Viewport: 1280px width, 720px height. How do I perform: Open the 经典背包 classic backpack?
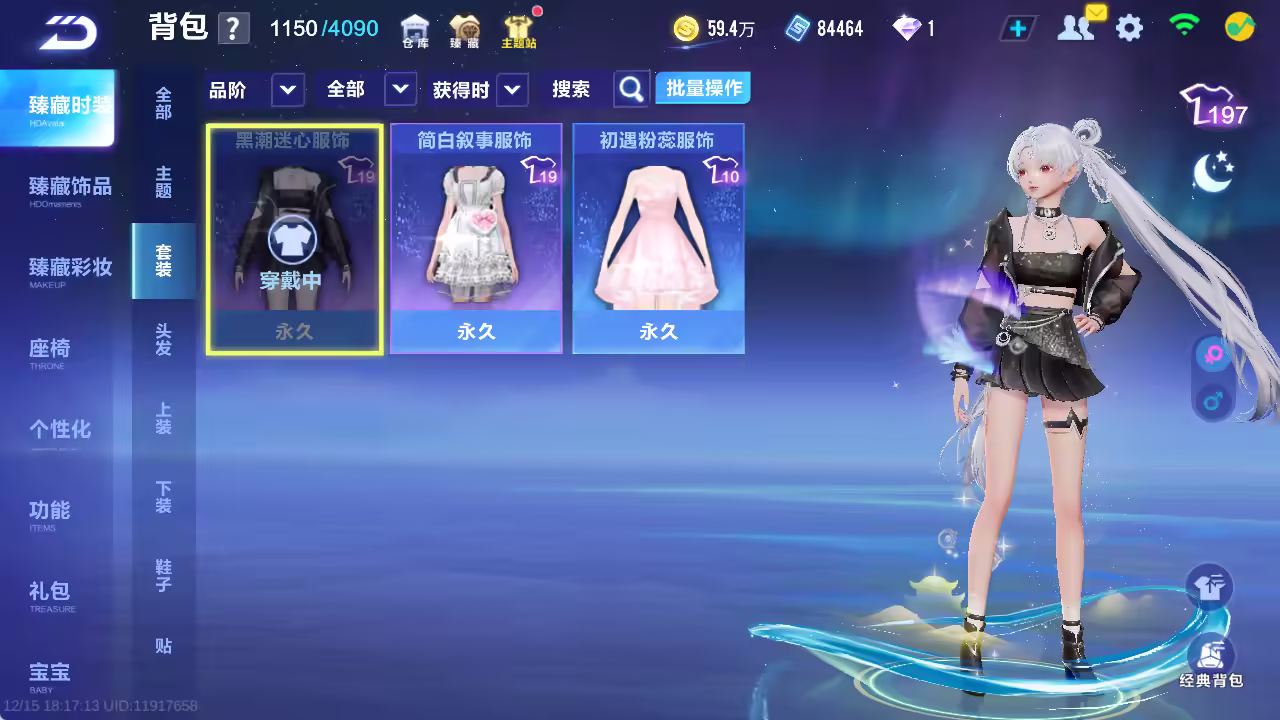point(1210,662)
